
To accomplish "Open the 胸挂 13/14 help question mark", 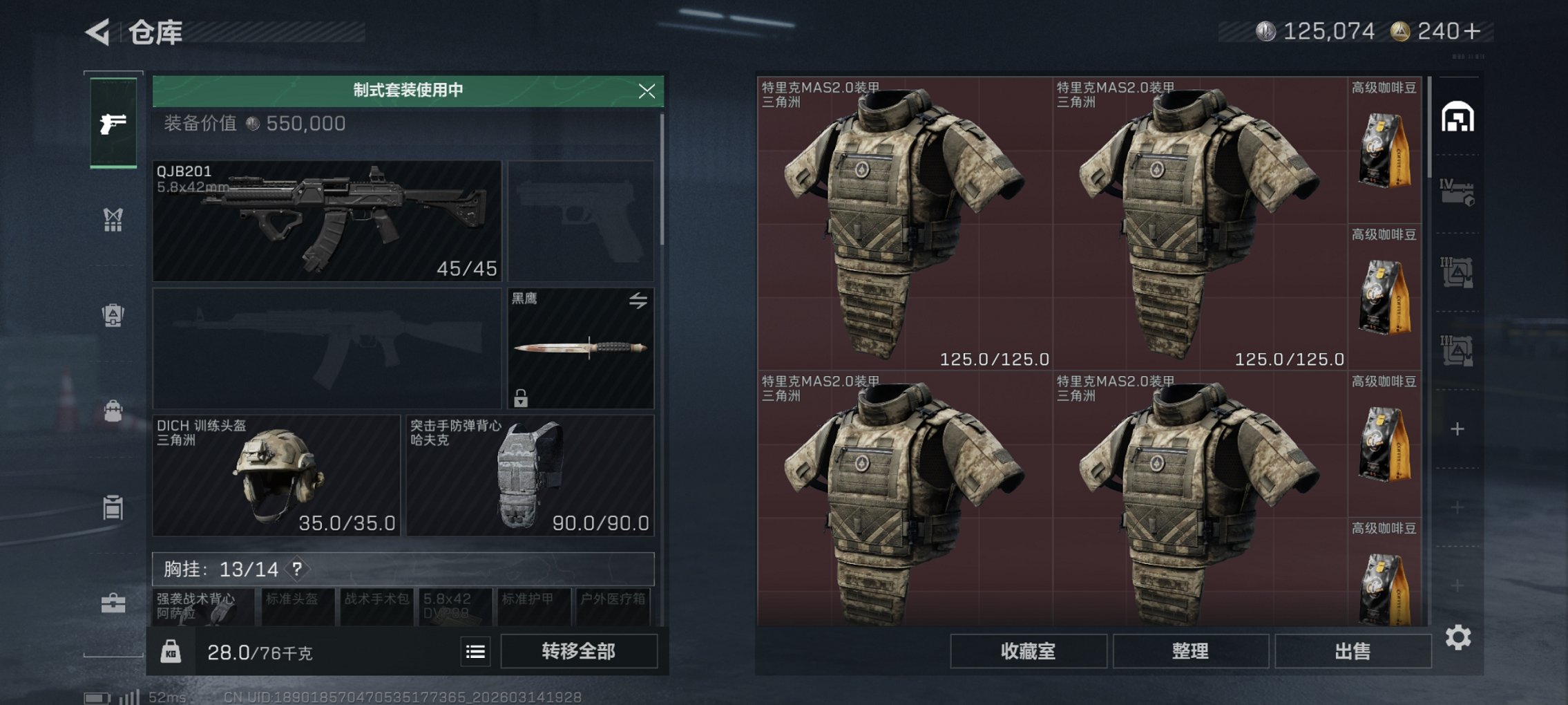I will tap(296, 570).
